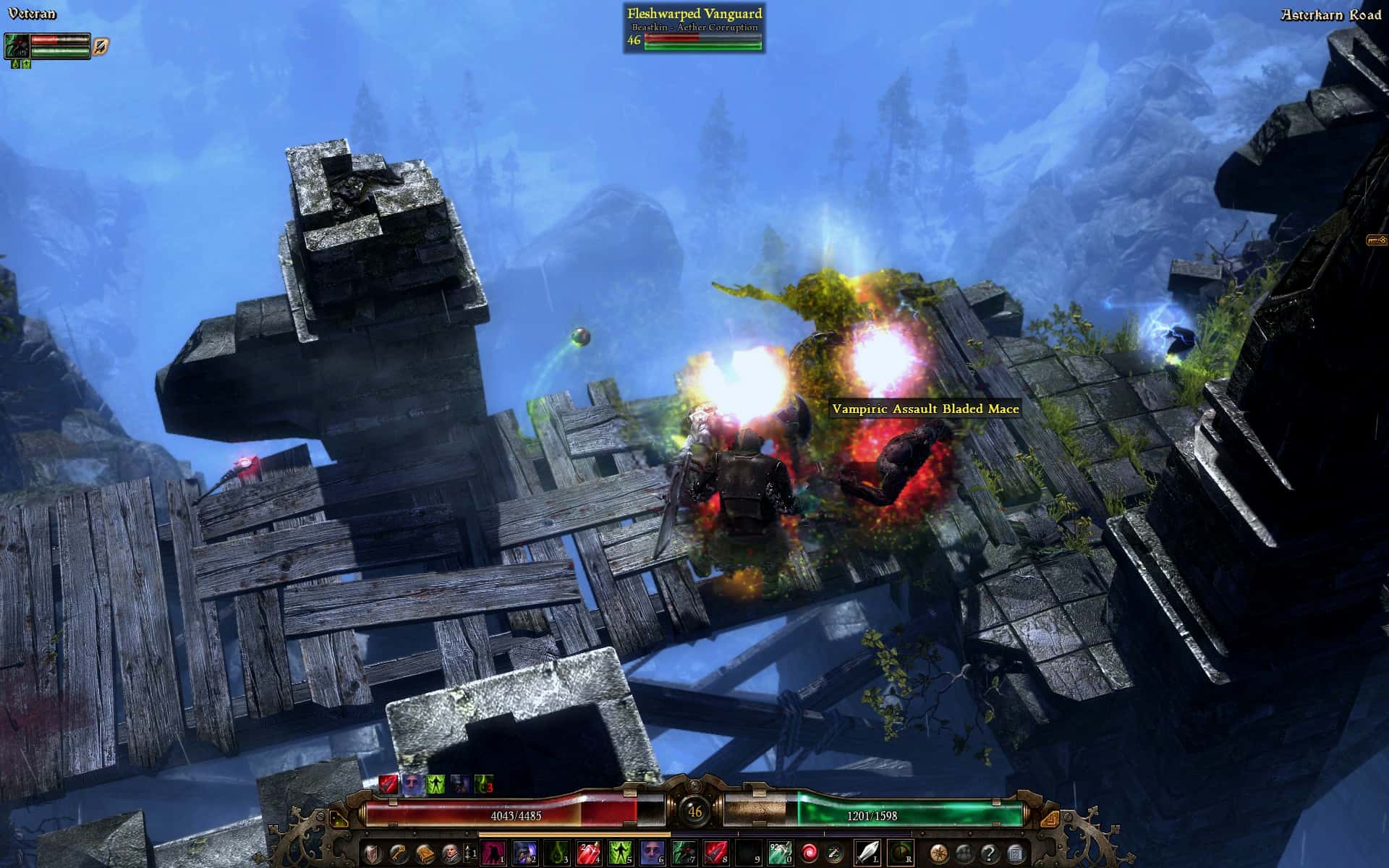The width and height of the screenshot is (1389, 868).
Task: Summon the green pet skill in slot 7
Action: click(684, 854)
